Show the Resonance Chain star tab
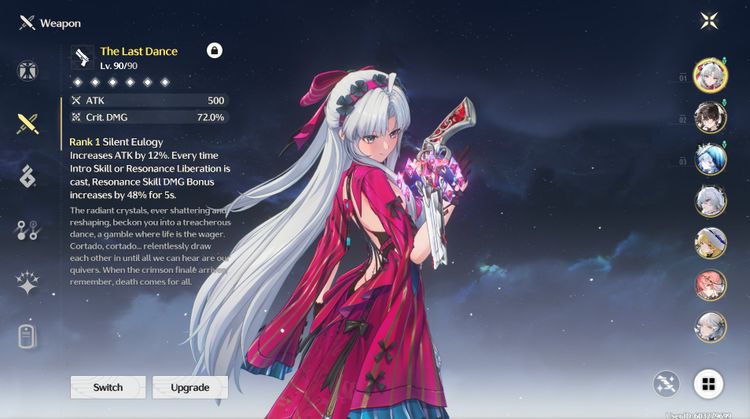750x419 pixels. pyautogui.click(x=27, y=283)
